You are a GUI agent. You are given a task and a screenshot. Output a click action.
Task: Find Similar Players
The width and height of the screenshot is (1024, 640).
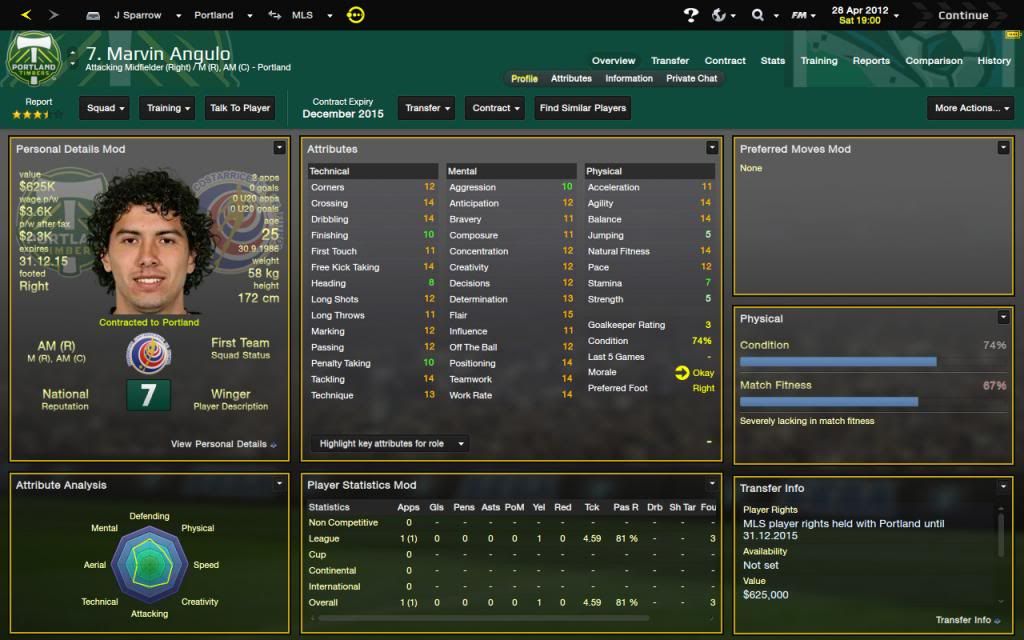click(583, 108)
